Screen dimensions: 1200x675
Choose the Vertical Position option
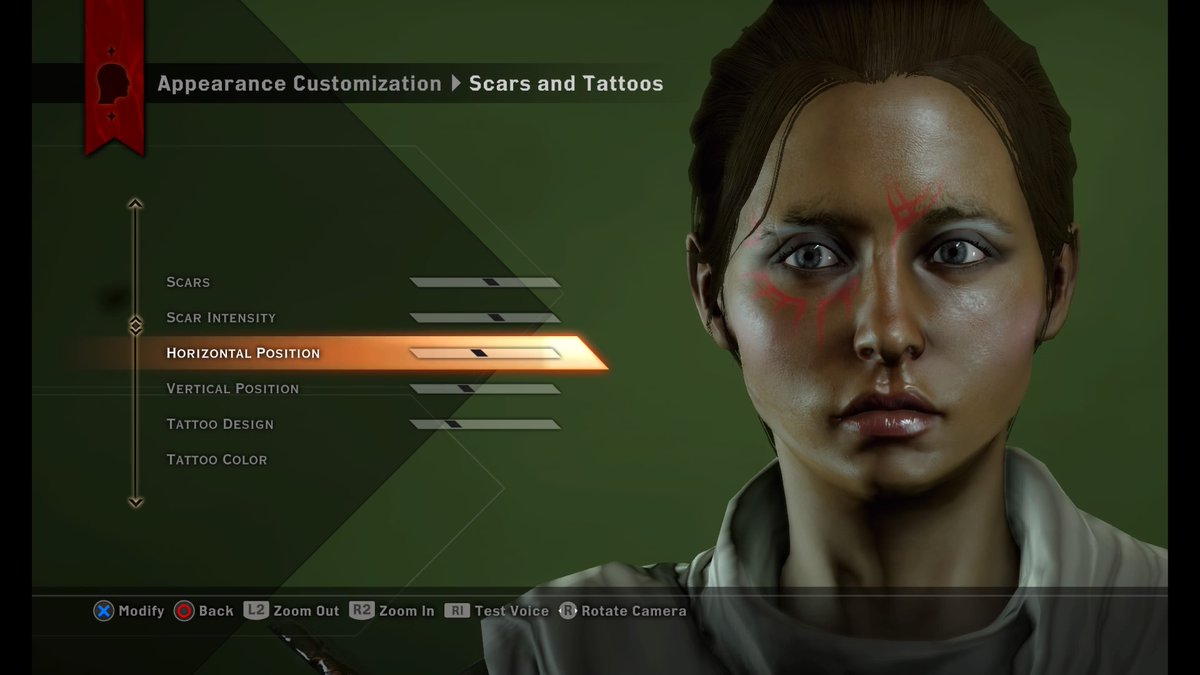point(232,389)
